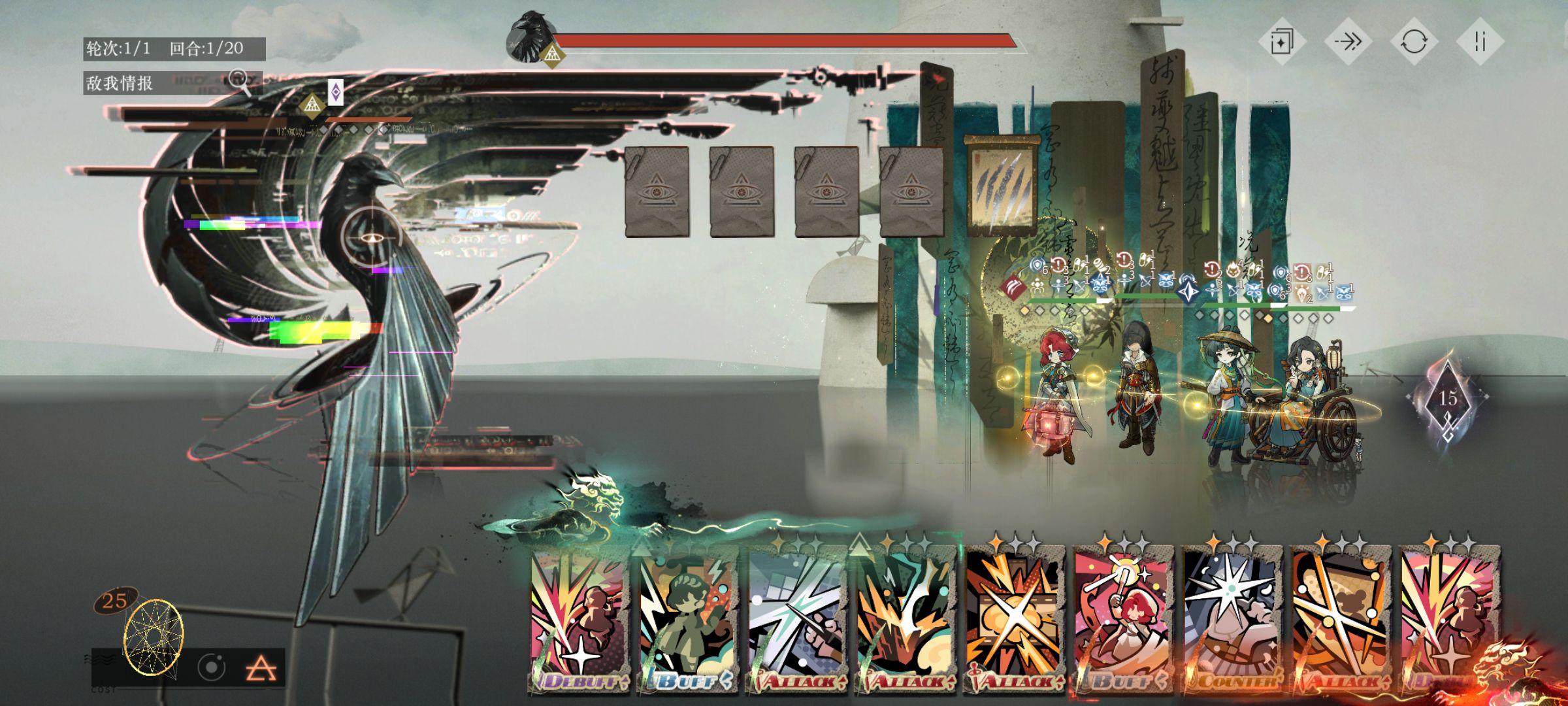Play the Attack card with orange film-strip burst
Image resolution: width=1568 pixels, height=706 pixels.
[x=1015, y=621]
